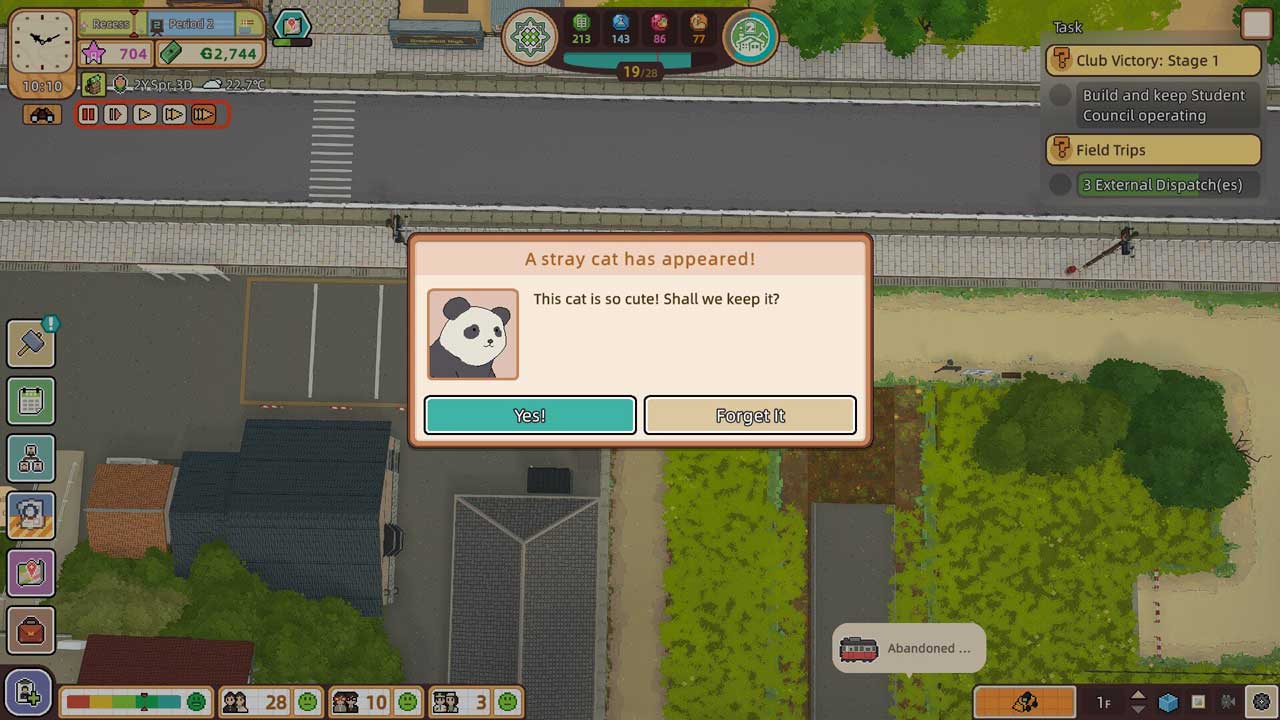
Task: Choose Forget It in the cat dialog
Action: [x=750, y=415]
